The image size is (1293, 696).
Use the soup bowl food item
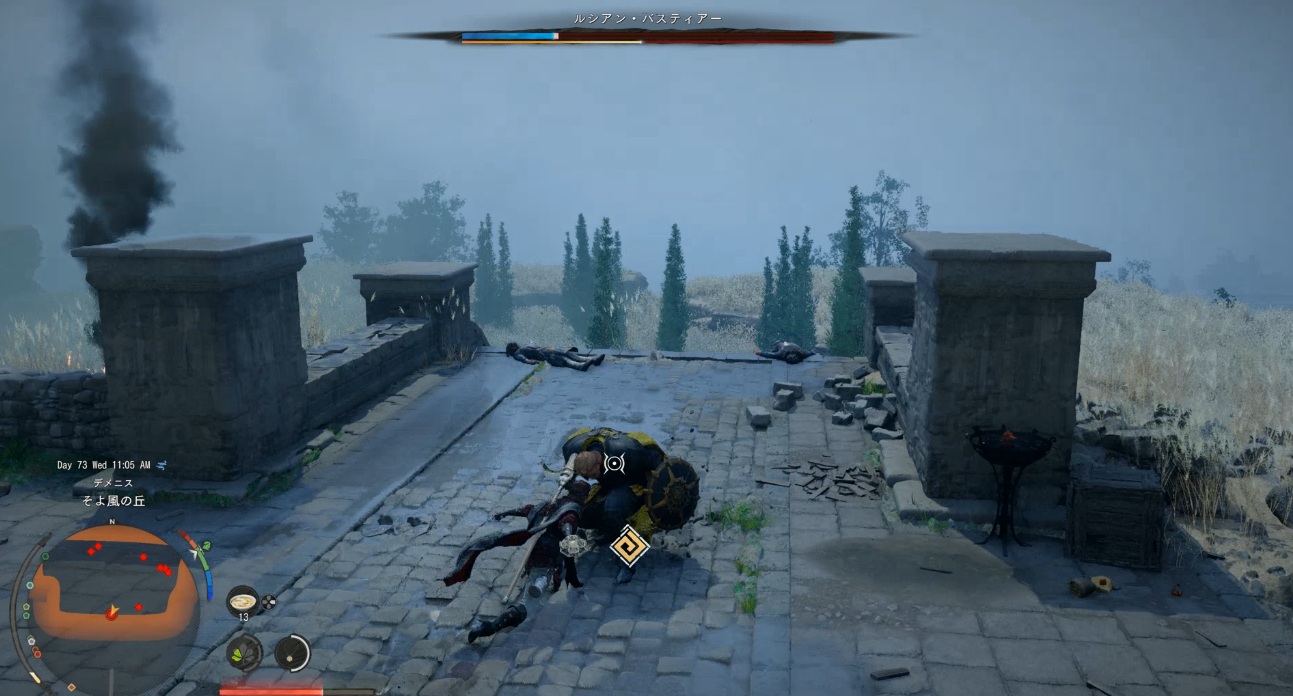[x=242, y=601]
